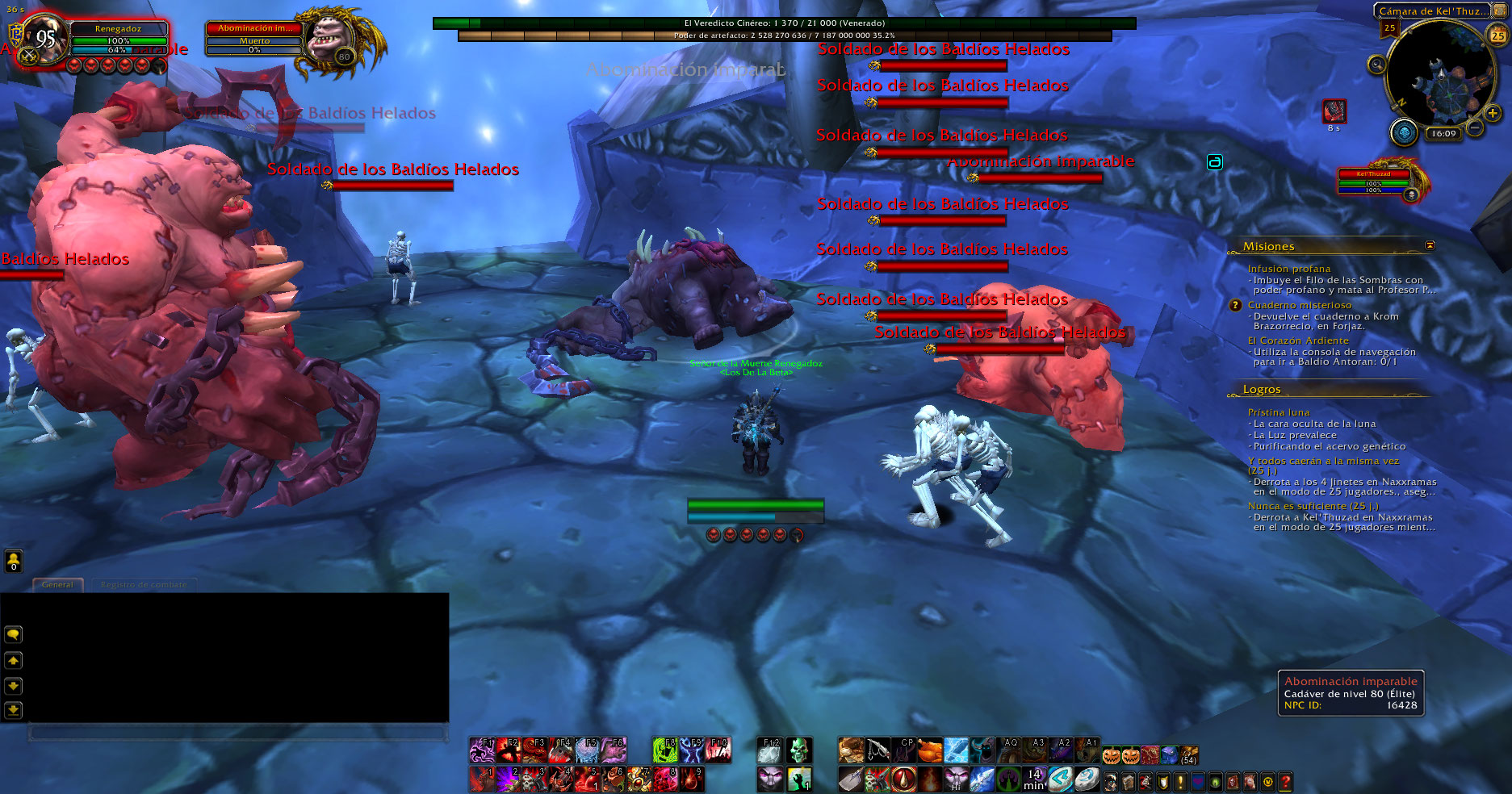1512x794 pixels.
Task: Use the green rune ability on F8
Action: [664, 750]
